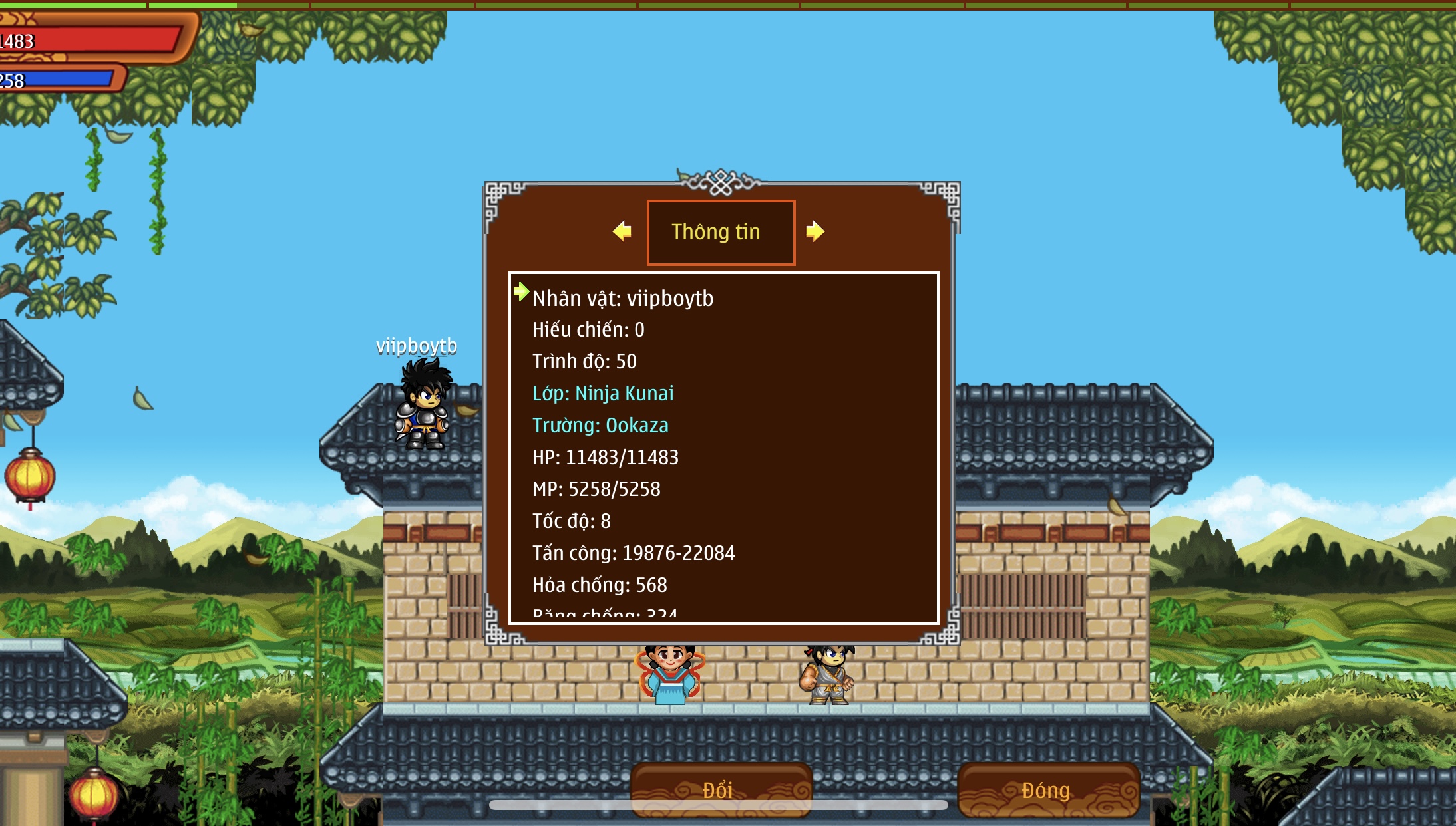Select the Lớp: Ninja Kunai row
The width and height of the screenshot is (1456, 826).
click(x=603, y=394)
